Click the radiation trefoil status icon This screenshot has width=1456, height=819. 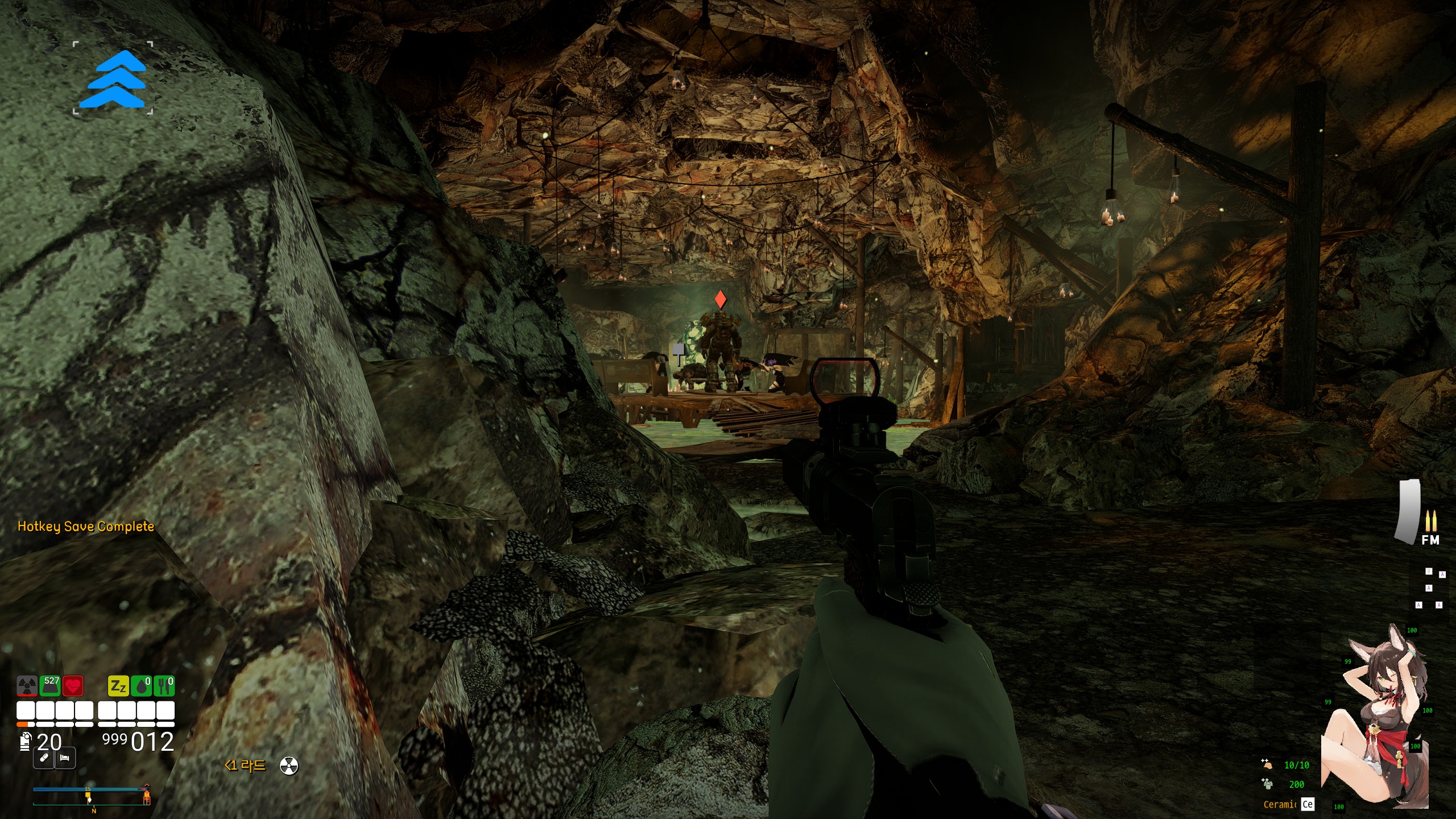[27, 686]
